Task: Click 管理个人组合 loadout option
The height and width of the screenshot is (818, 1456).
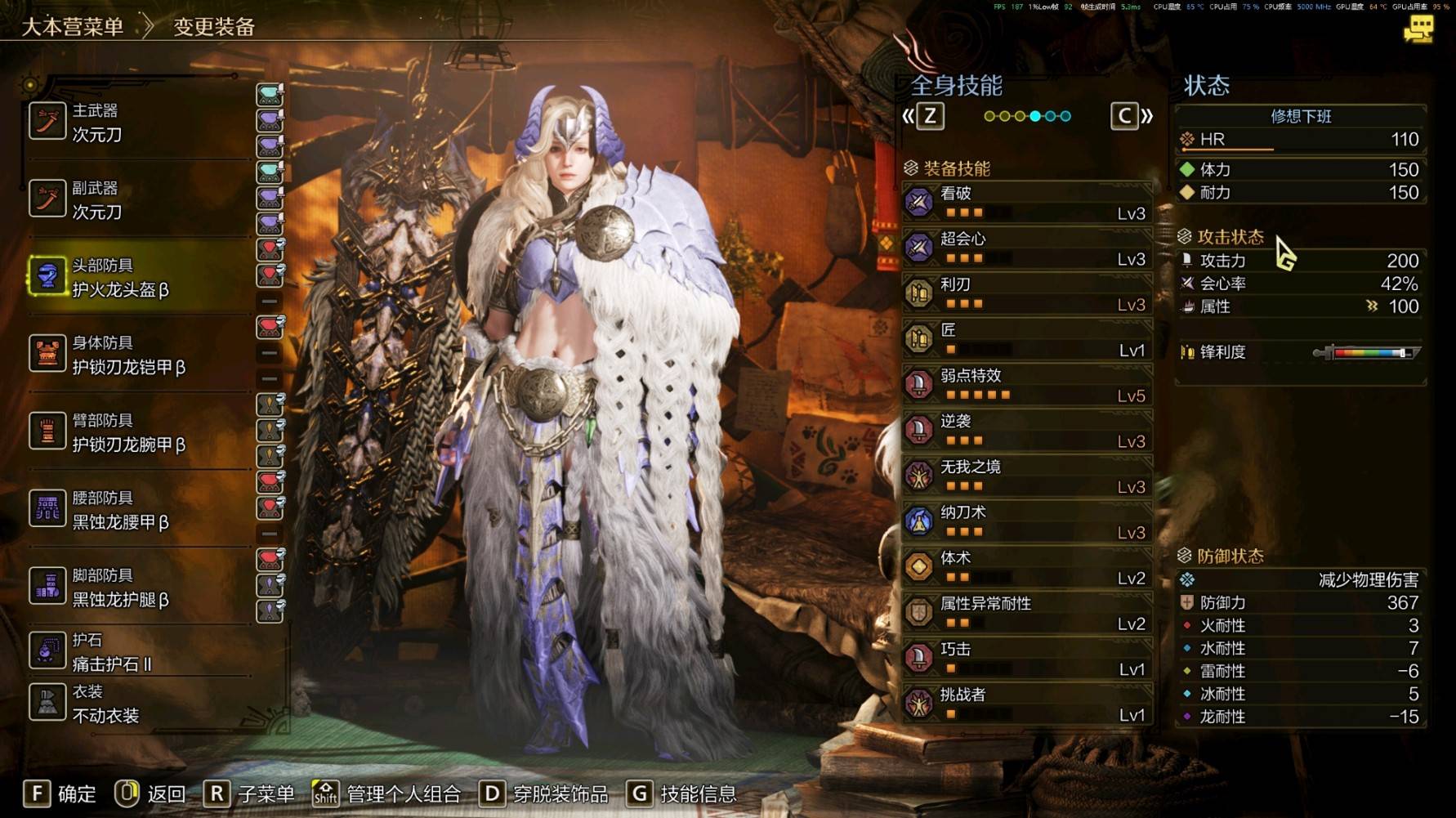Action: pos(386,793)
